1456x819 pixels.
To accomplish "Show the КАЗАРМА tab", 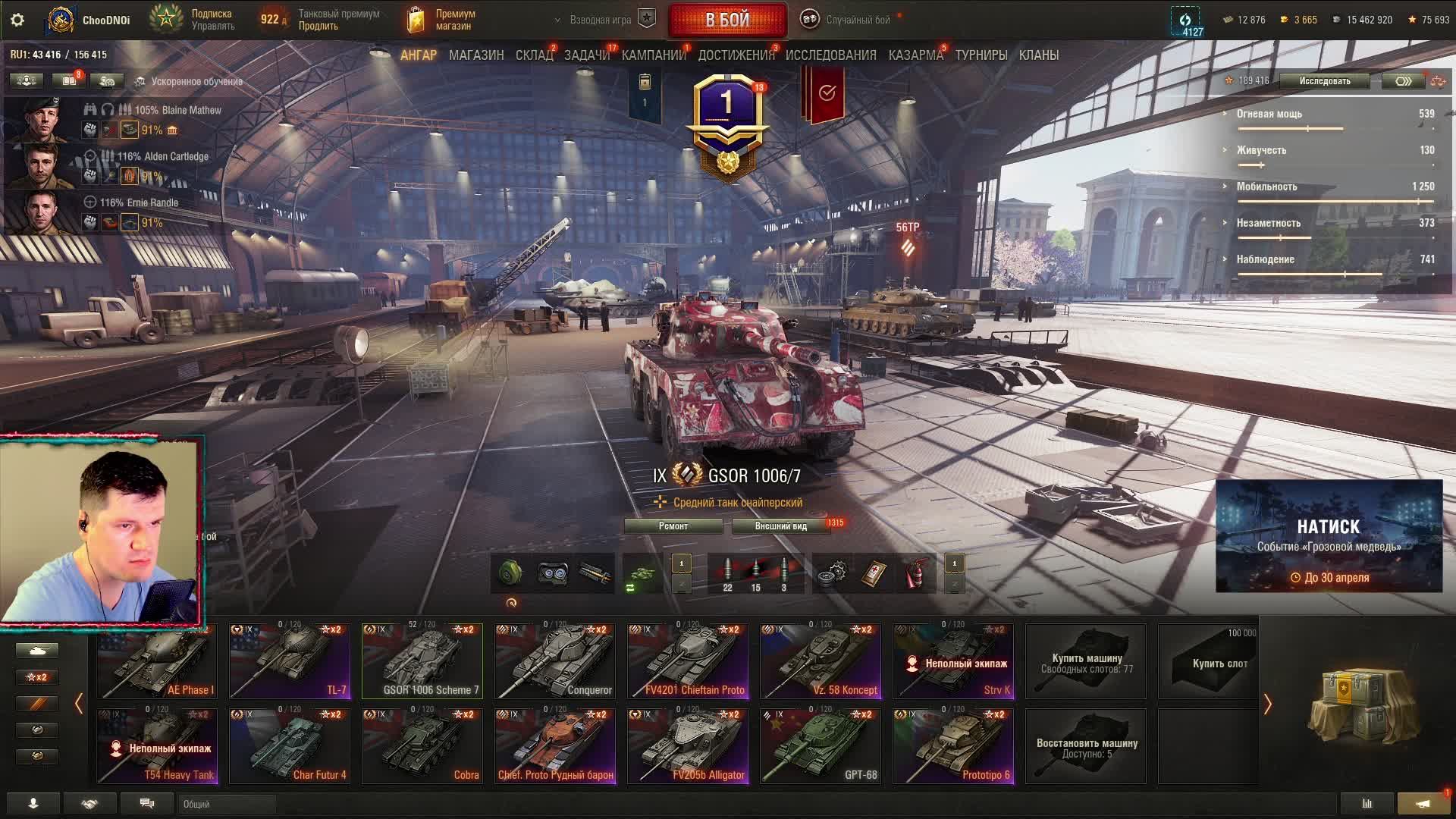I will pos(915,55).
